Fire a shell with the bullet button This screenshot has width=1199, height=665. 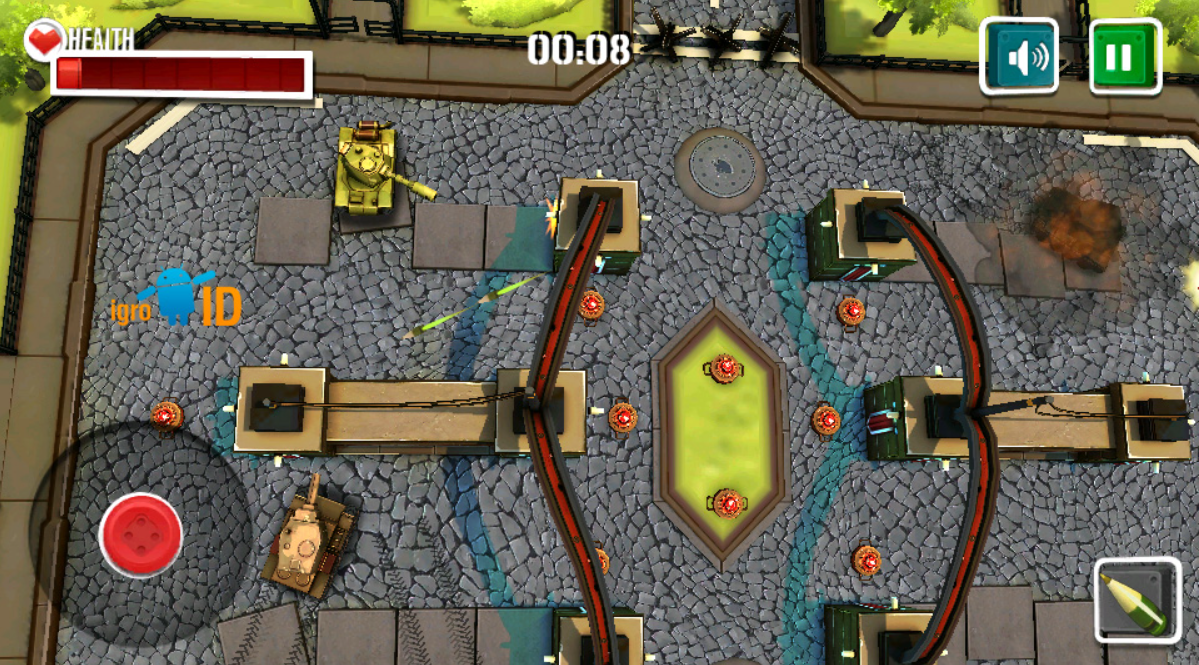(1137, 600)
